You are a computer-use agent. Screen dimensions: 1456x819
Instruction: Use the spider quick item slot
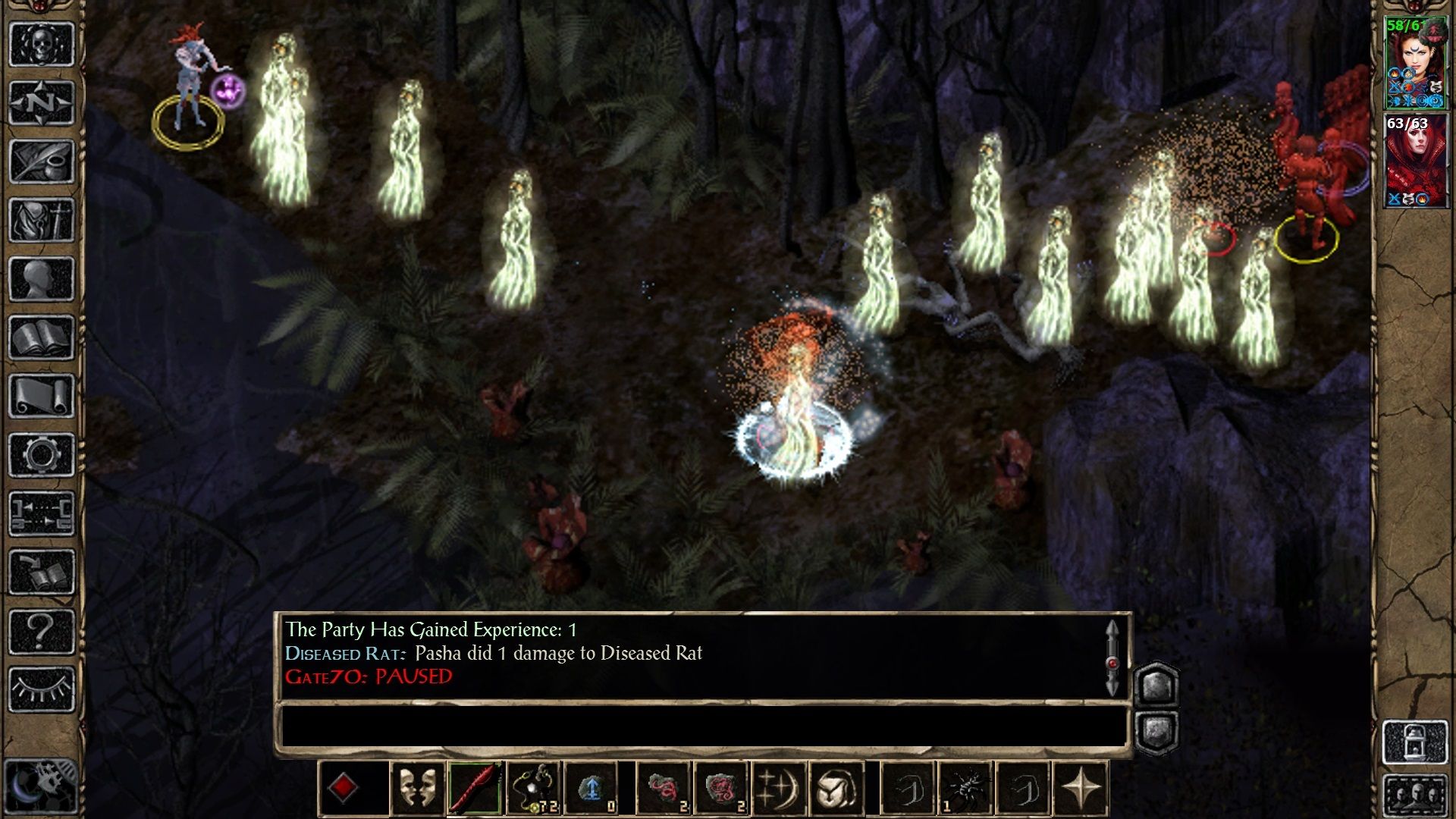click(x=965, y=789)
